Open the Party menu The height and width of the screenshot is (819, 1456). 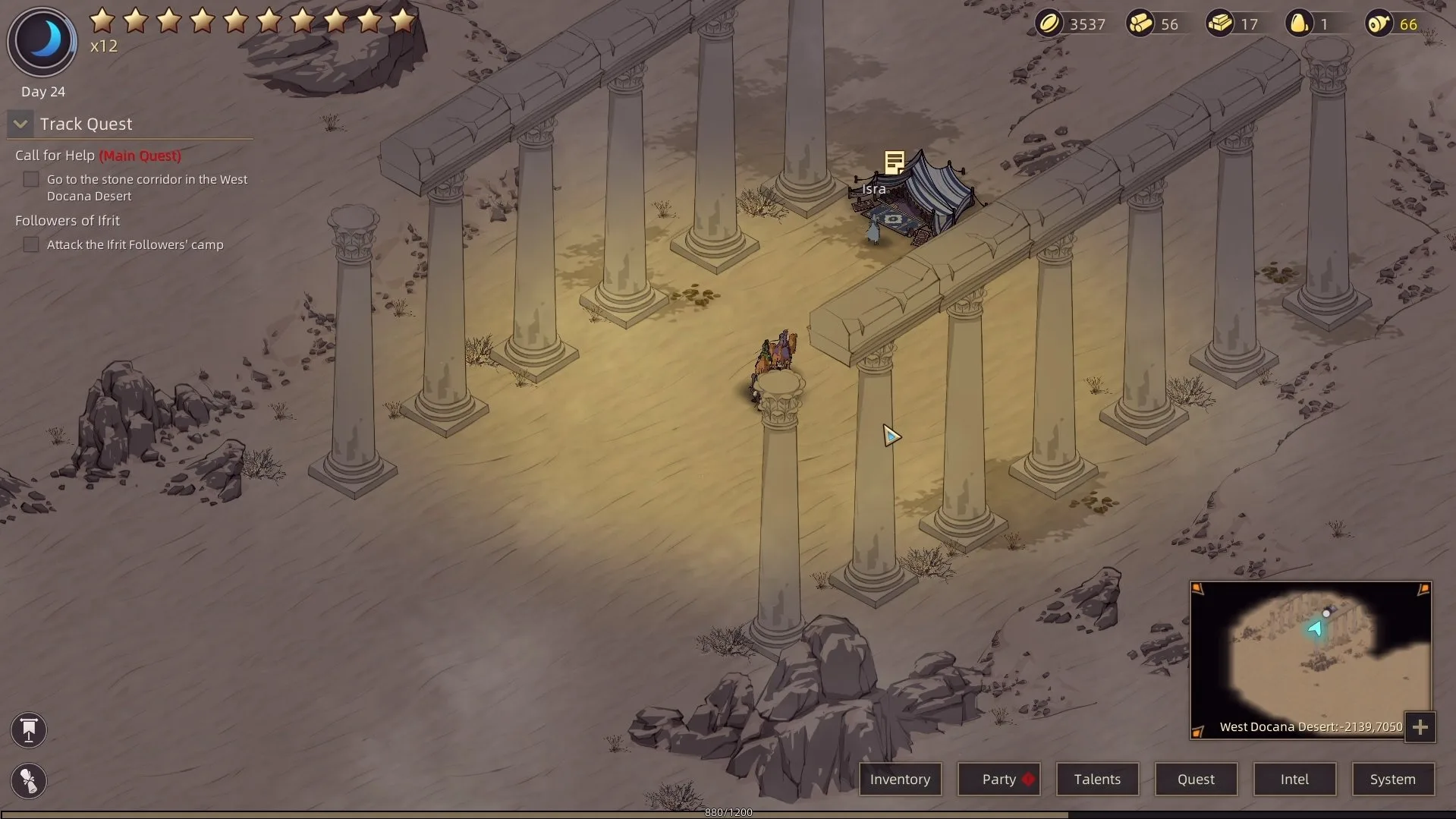point(998,779)
